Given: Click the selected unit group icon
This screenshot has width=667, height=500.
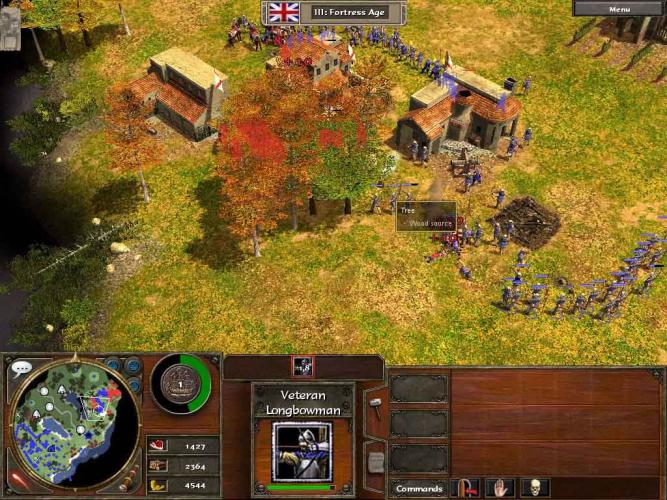Looking at the screenshot, I should [303, 367].
